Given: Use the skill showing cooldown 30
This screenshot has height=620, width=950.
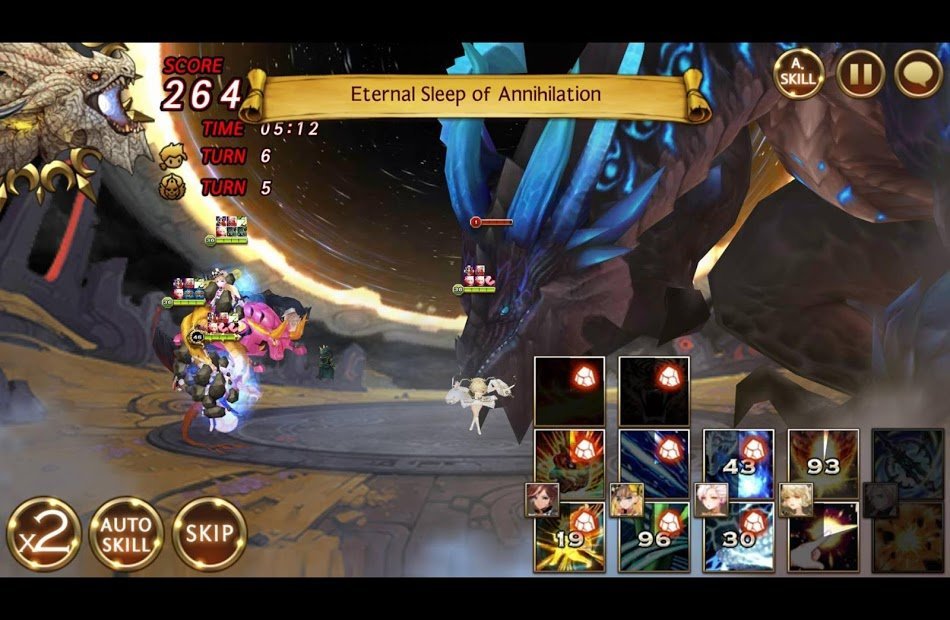Looking at the screenshot, I should (739, 538).
